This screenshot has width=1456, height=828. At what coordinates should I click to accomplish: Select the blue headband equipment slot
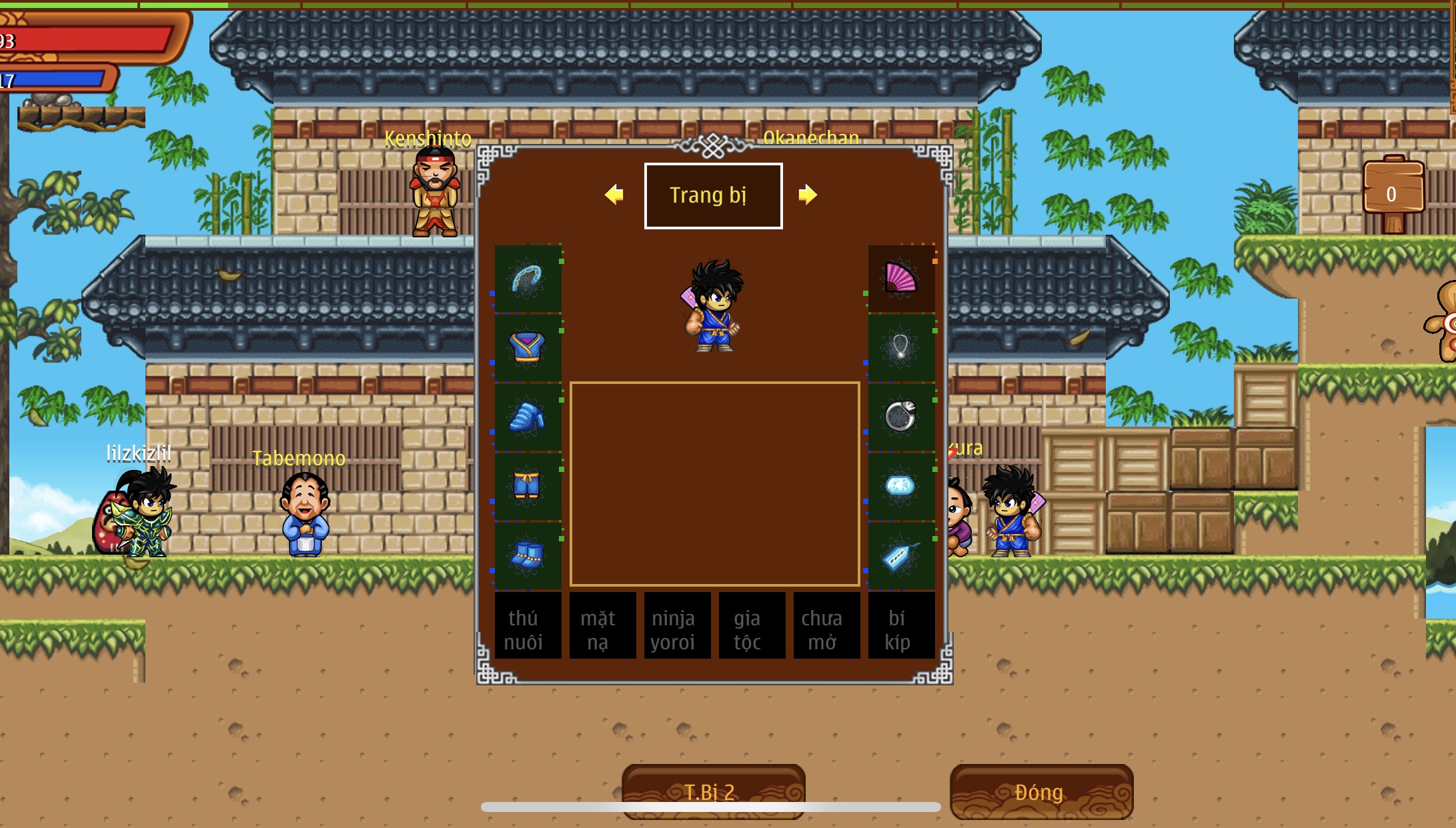(528, 279)
